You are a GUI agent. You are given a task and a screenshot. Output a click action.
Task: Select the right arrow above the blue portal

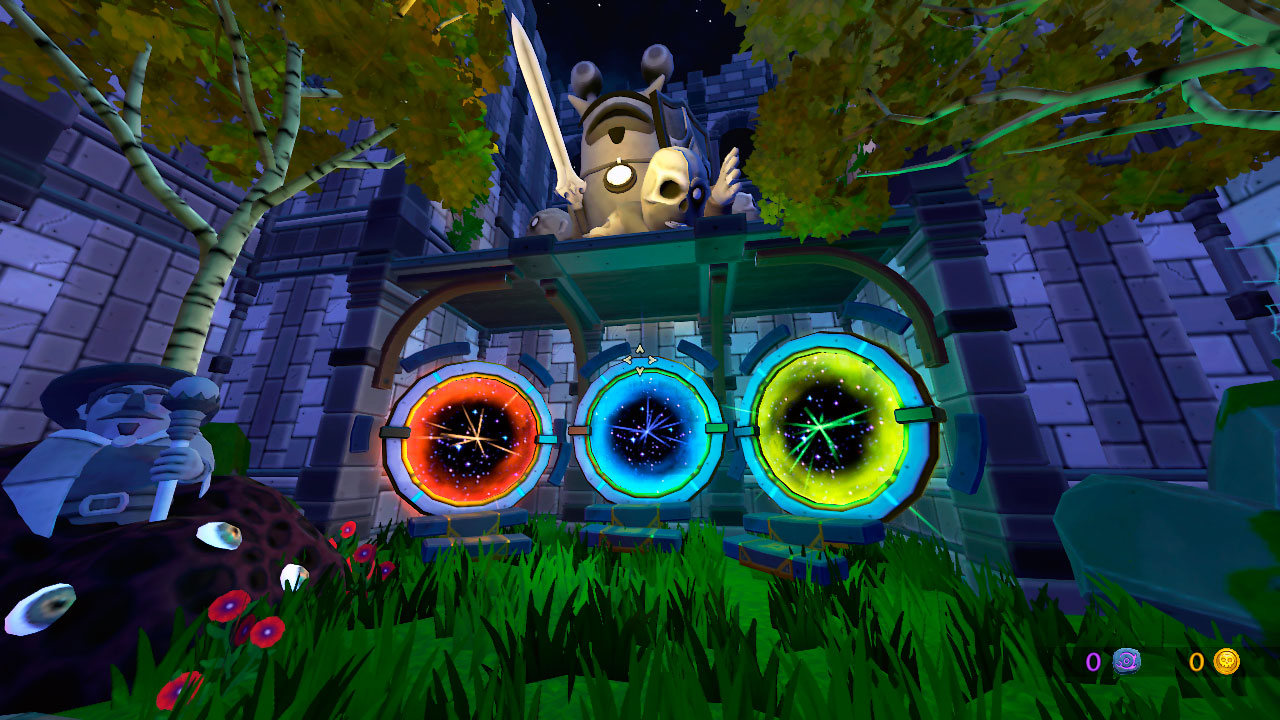[651, 360]
